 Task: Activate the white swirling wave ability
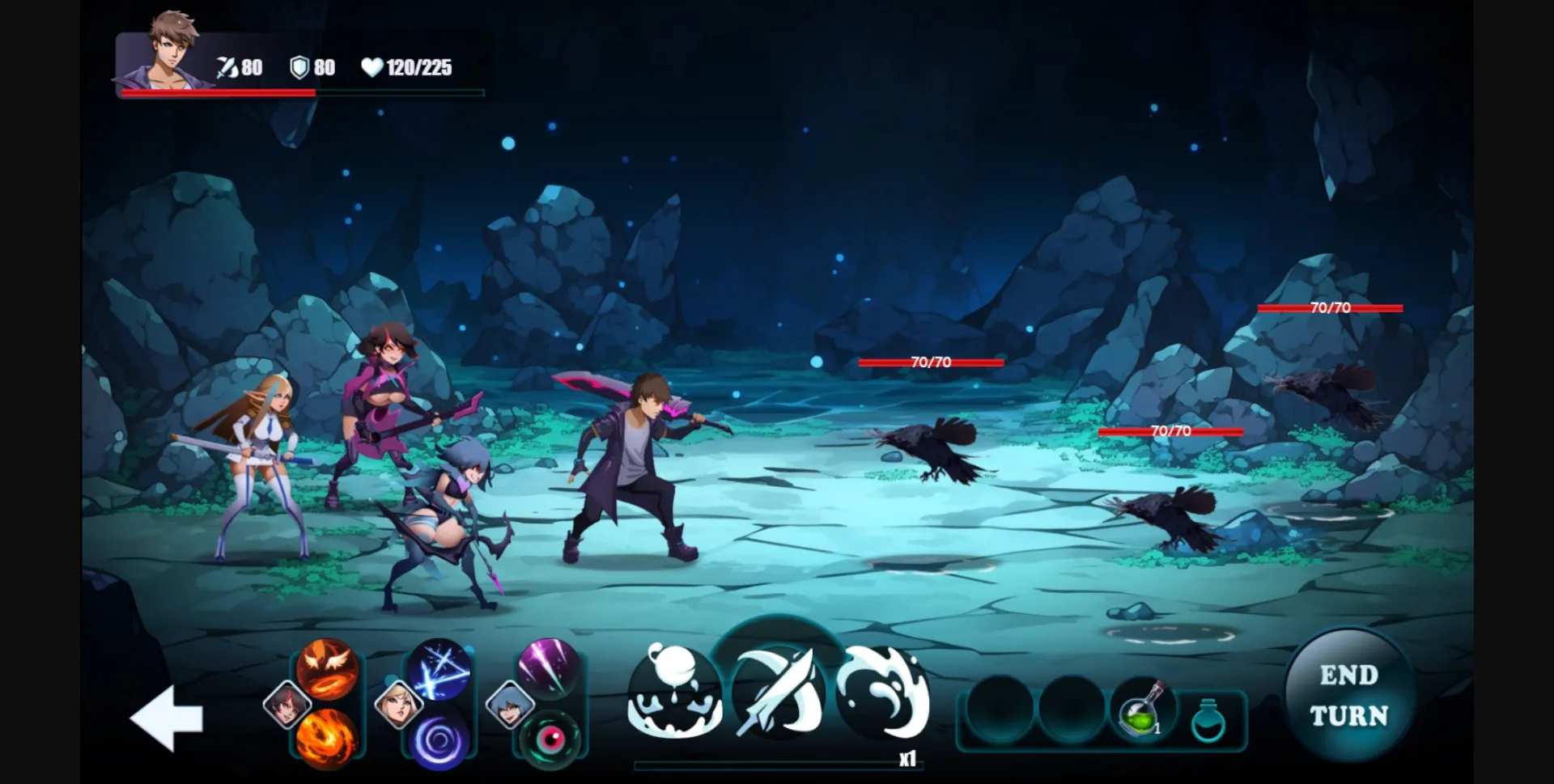(883, 693)
